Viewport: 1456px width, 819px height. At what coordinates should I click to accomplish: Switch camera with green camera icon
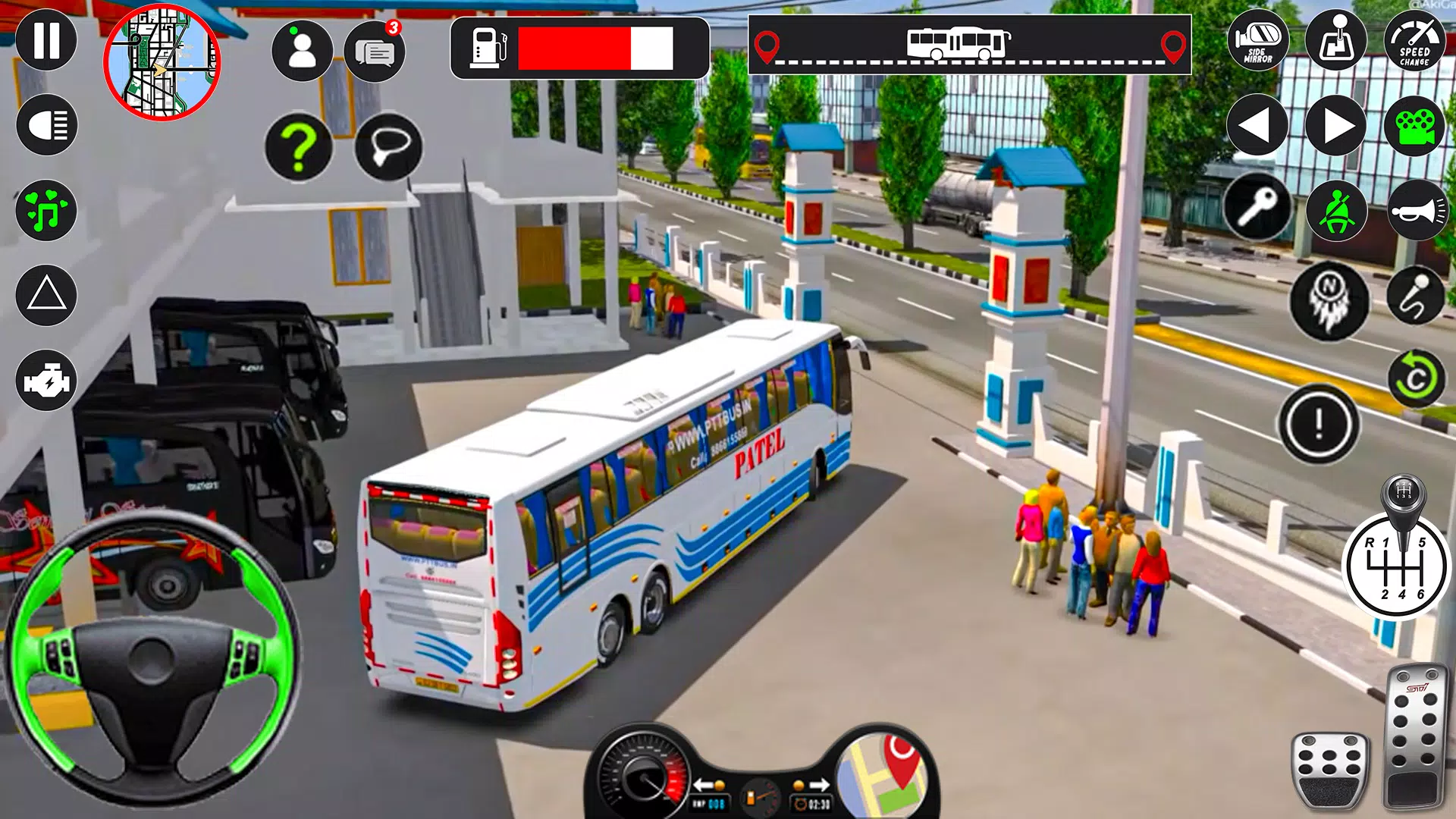[1414, 125]
